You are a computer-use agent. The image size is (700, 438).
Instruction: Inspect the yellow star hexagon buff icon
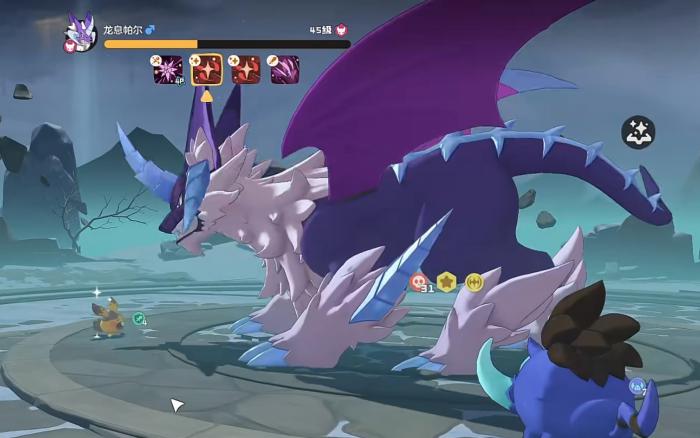pyautogui.click(x=446, y=282)
